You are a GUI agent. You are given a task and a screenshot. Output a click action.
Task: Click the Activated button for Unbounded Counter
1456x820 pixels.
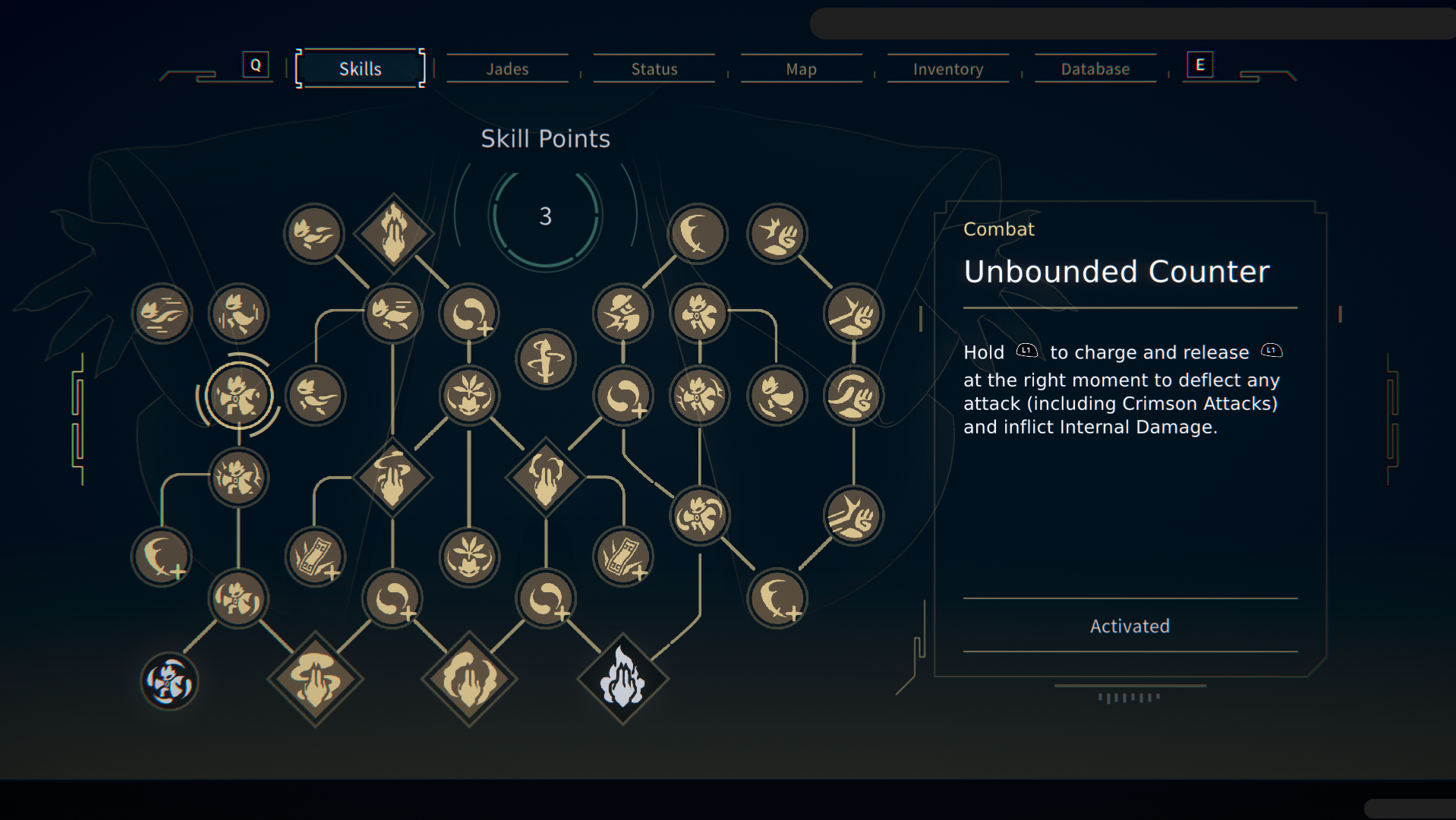(x=1130, y=626)
